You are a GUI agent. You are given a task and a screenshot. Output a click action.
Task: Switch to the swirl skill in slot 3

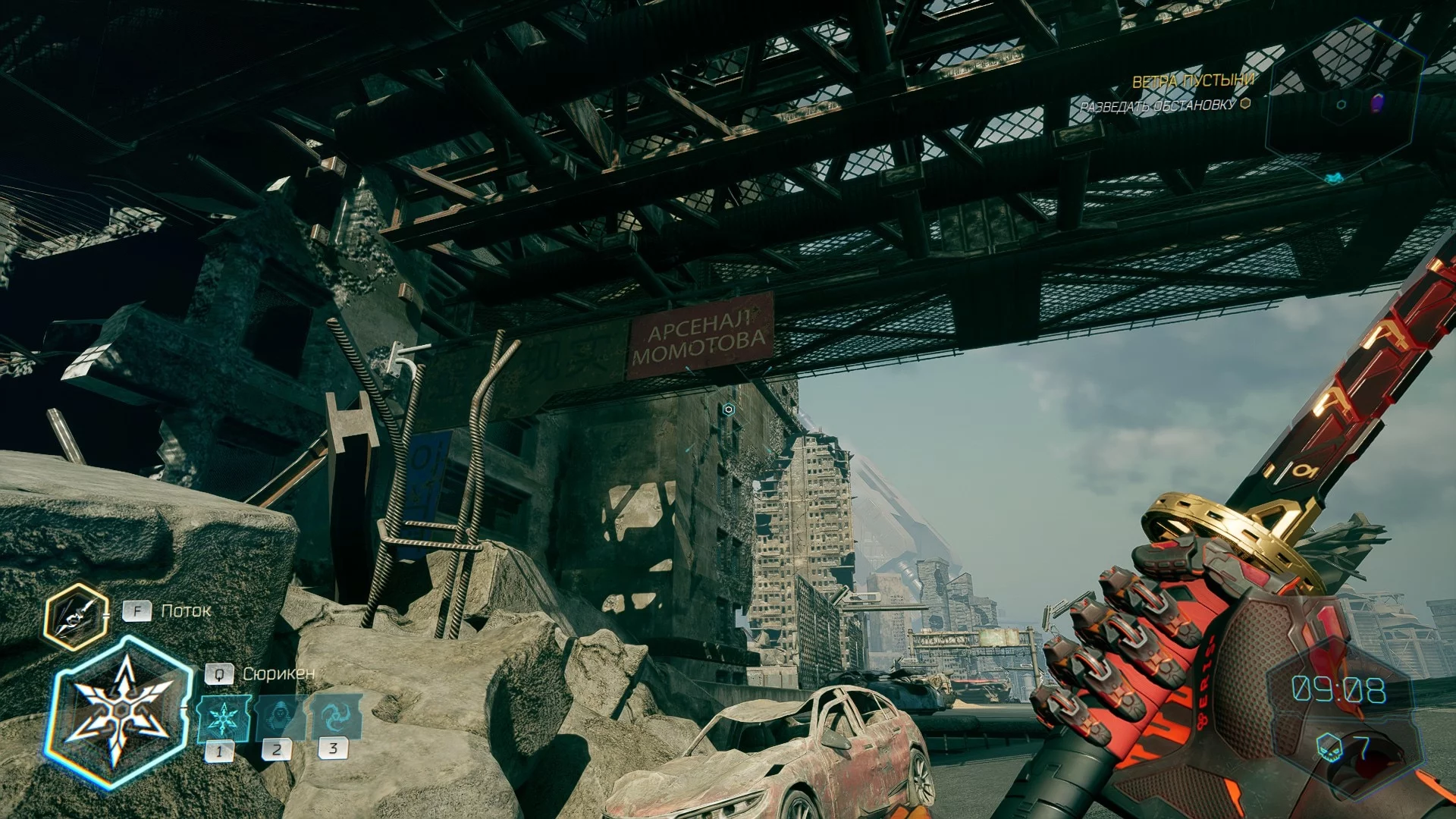(334, 717)
